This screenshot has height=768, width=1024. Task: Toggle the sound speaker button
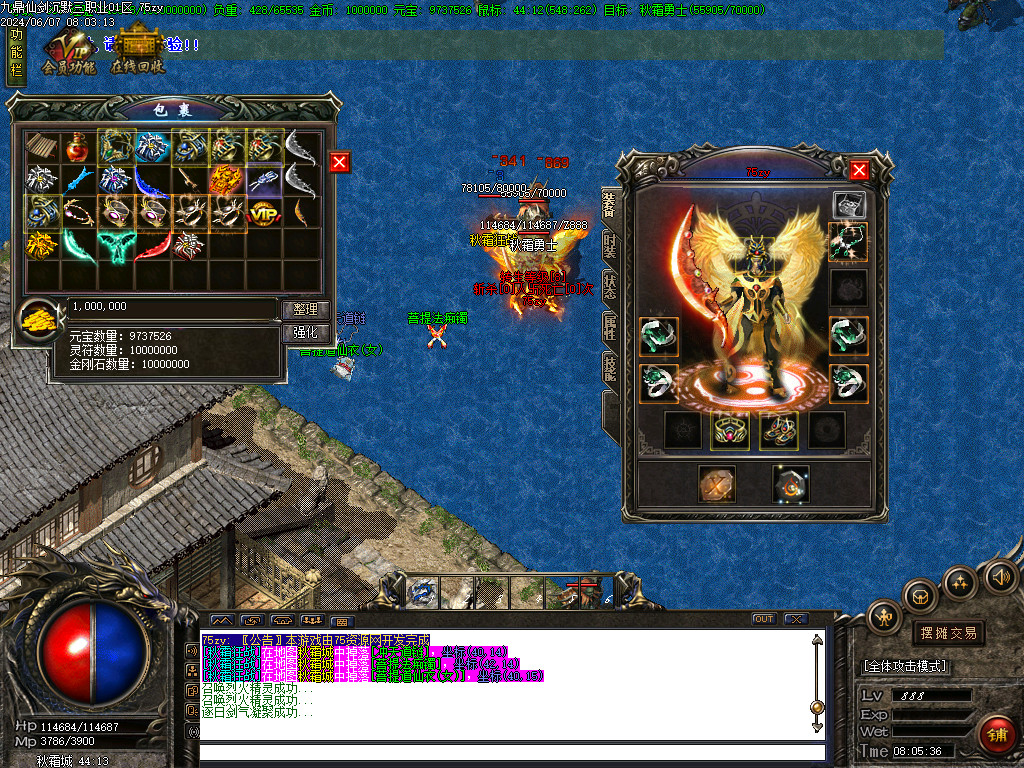coord(1000,576)
